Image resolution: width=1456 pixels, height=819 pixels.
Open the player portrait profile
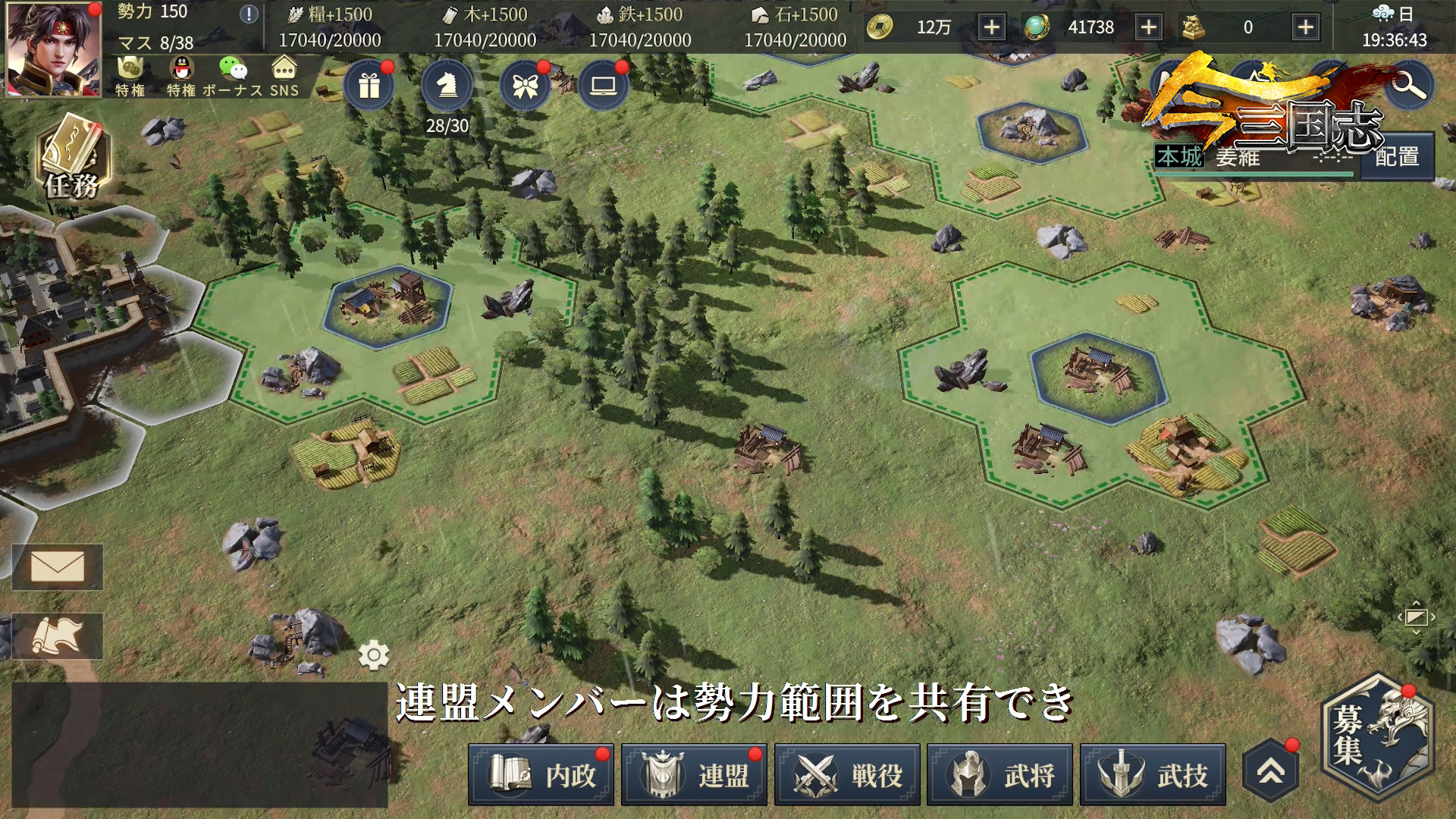pos(53,49)
